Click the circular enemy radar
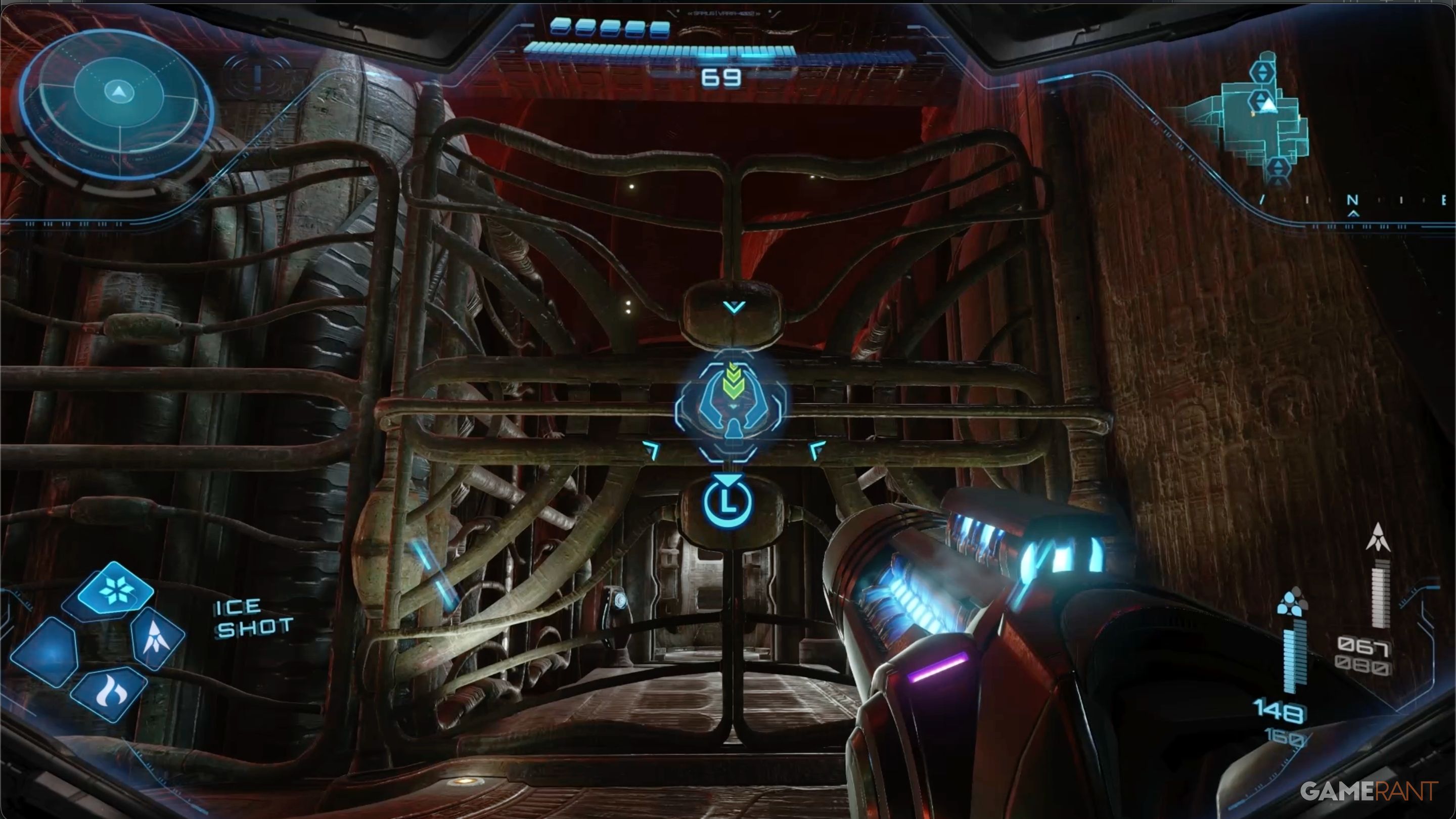Image resolution: width=1456 pixels, height=819 pixels. click(117, 105)
